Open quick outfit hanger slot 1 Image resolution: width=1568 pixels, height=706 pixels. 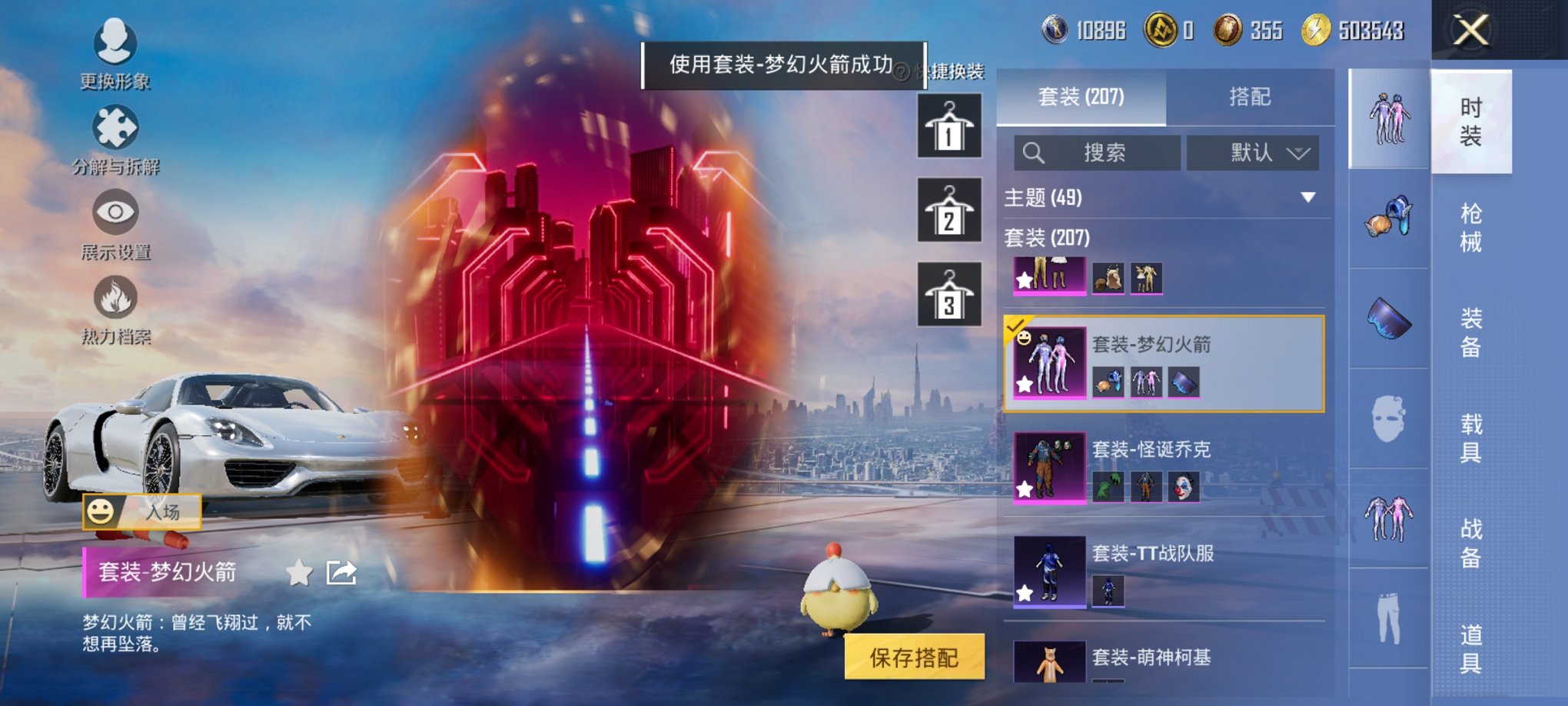coord(948,125)
